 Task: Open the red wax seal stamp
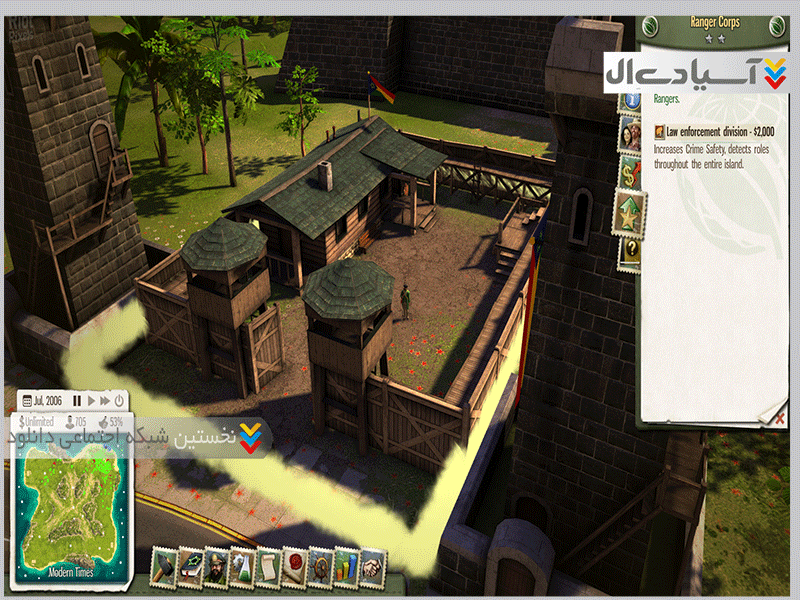[x=295, y=567]
